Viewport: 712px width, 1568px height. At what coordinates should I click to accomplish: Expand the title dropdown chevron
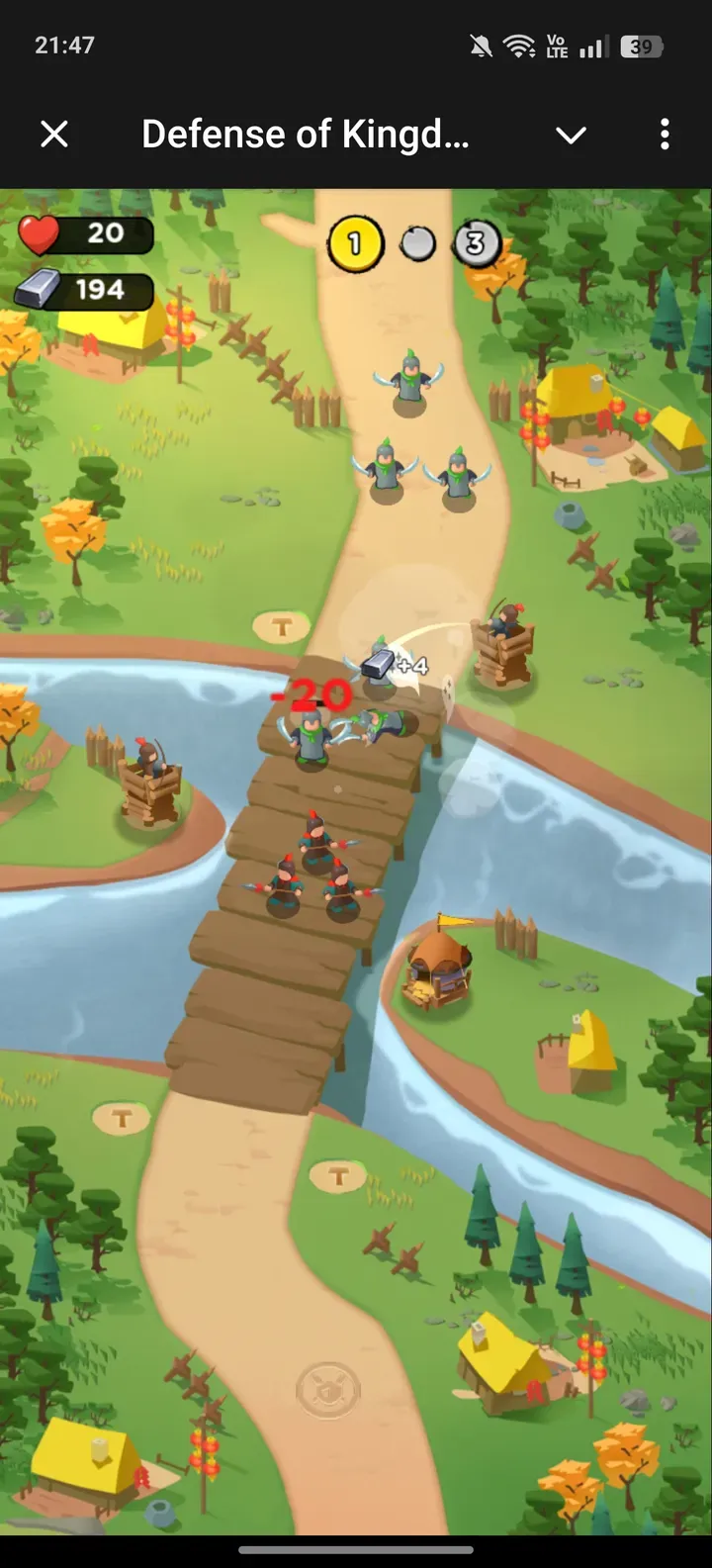coord(571,135)
